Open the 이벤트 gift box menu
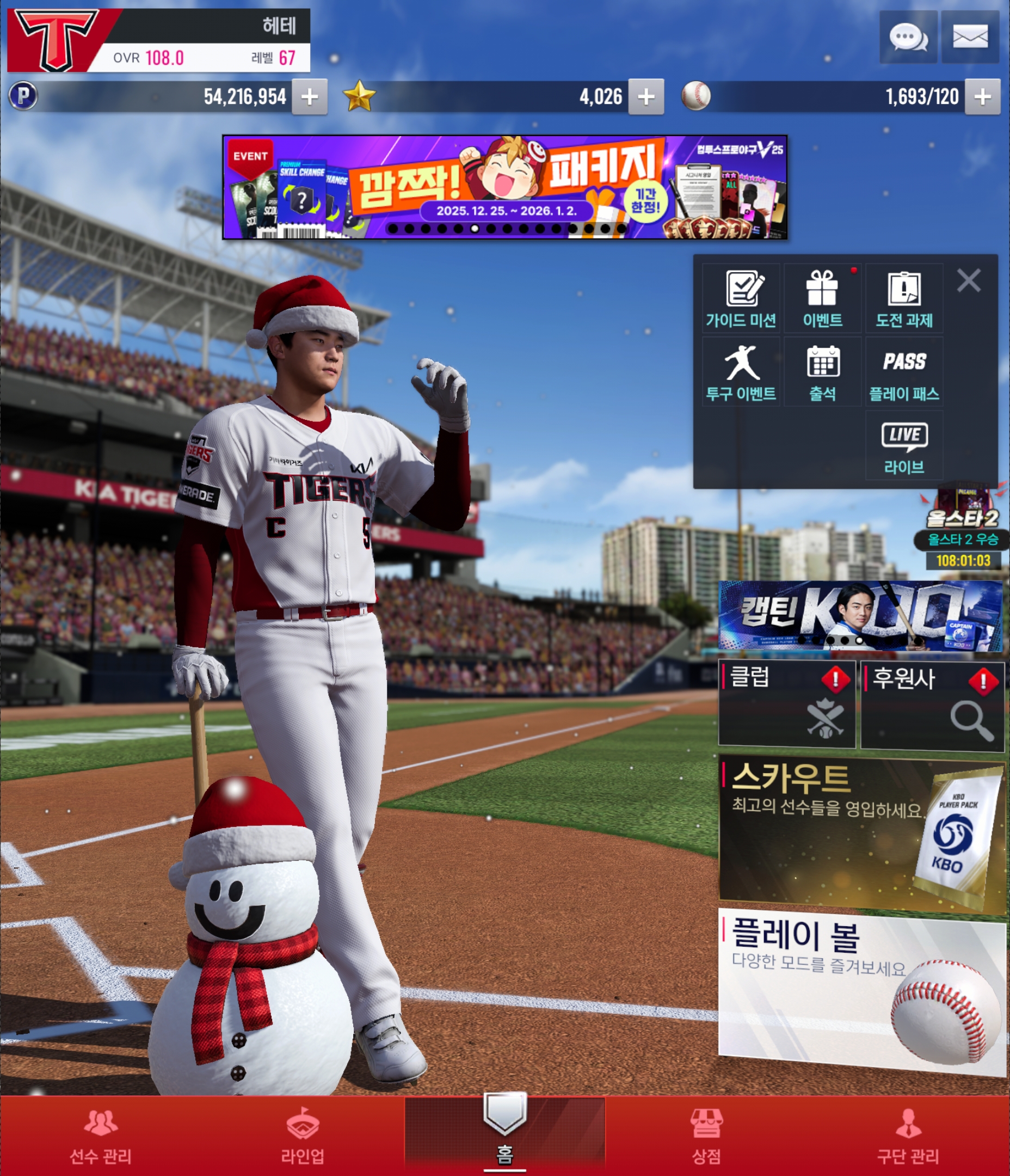Screen dimensions: 1010x1176 [822, 298]
